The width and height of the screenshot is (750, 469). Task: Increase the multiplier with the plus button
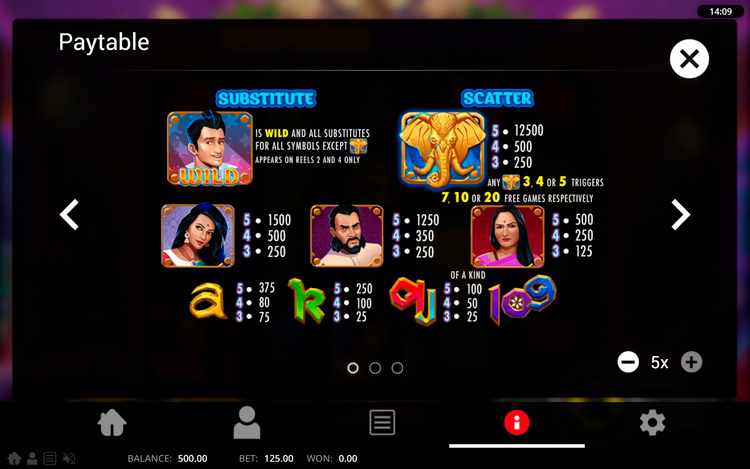[691, 362]
